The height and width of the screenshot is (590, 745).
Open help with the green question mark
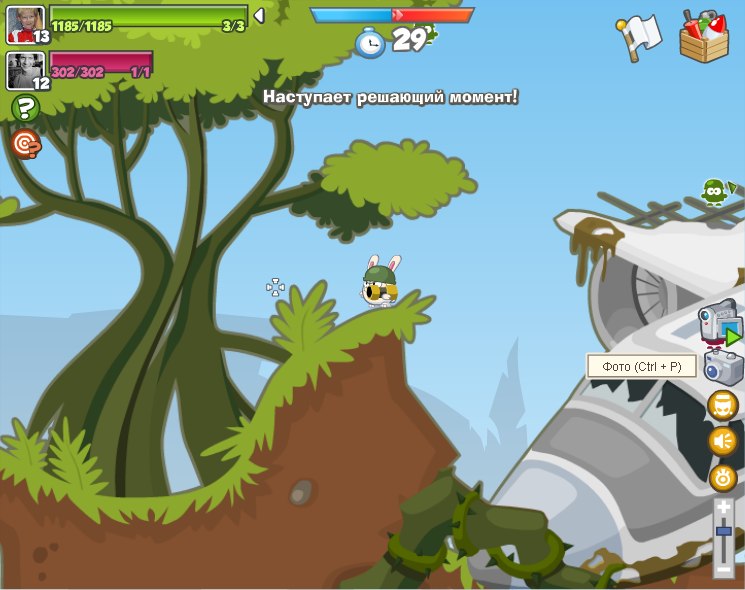coord(25,108)
